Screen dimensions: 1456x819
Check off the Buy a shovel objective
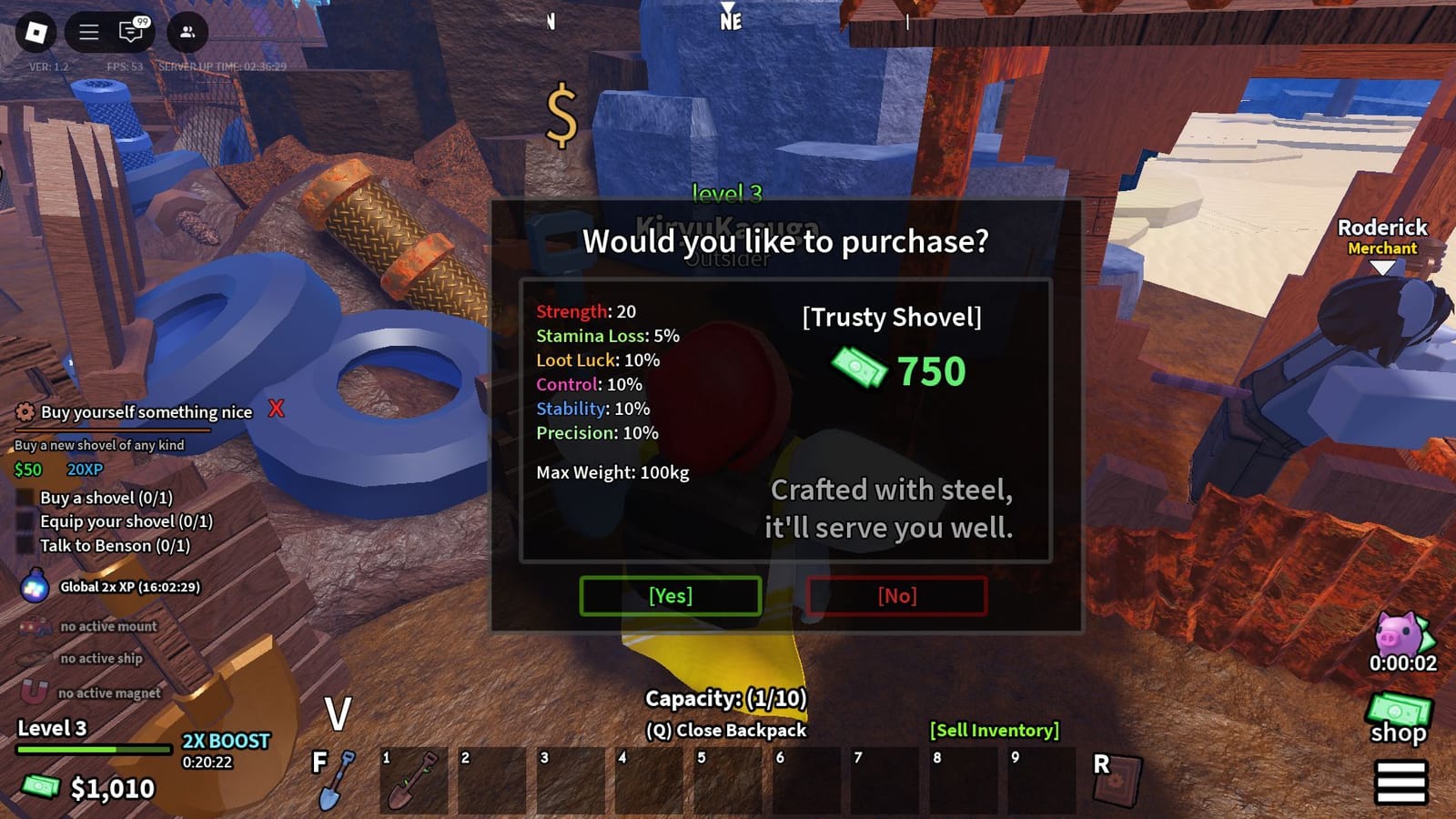pyautogui.click(x=25, y=498)
